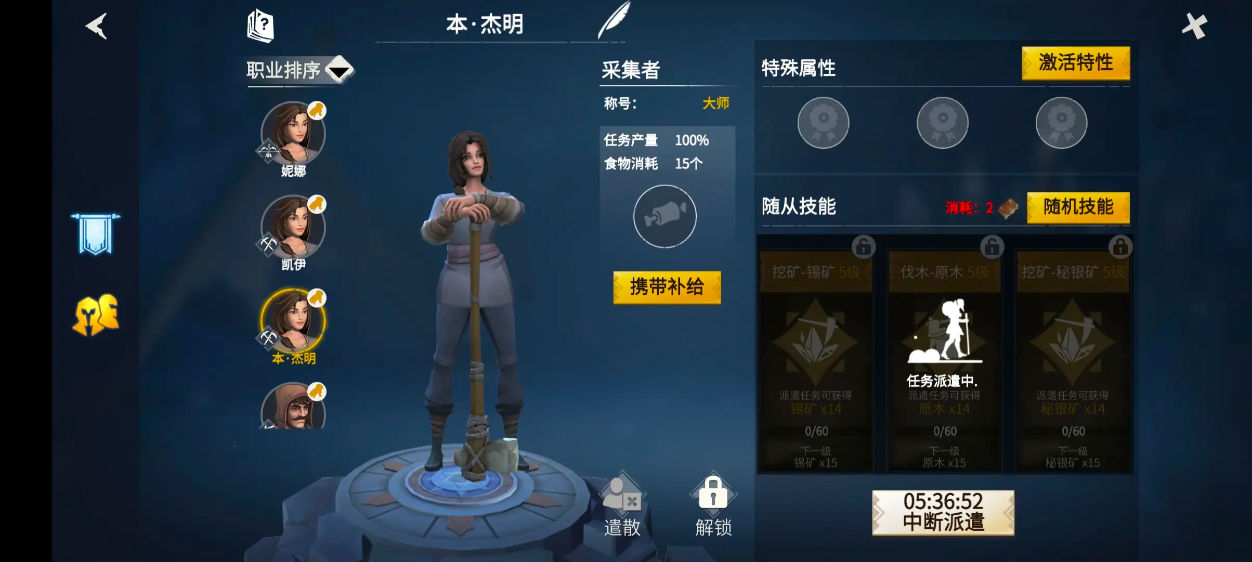Select the hooded bearded follower portrait
This screenshot has width=1252, height=562.
292,408
